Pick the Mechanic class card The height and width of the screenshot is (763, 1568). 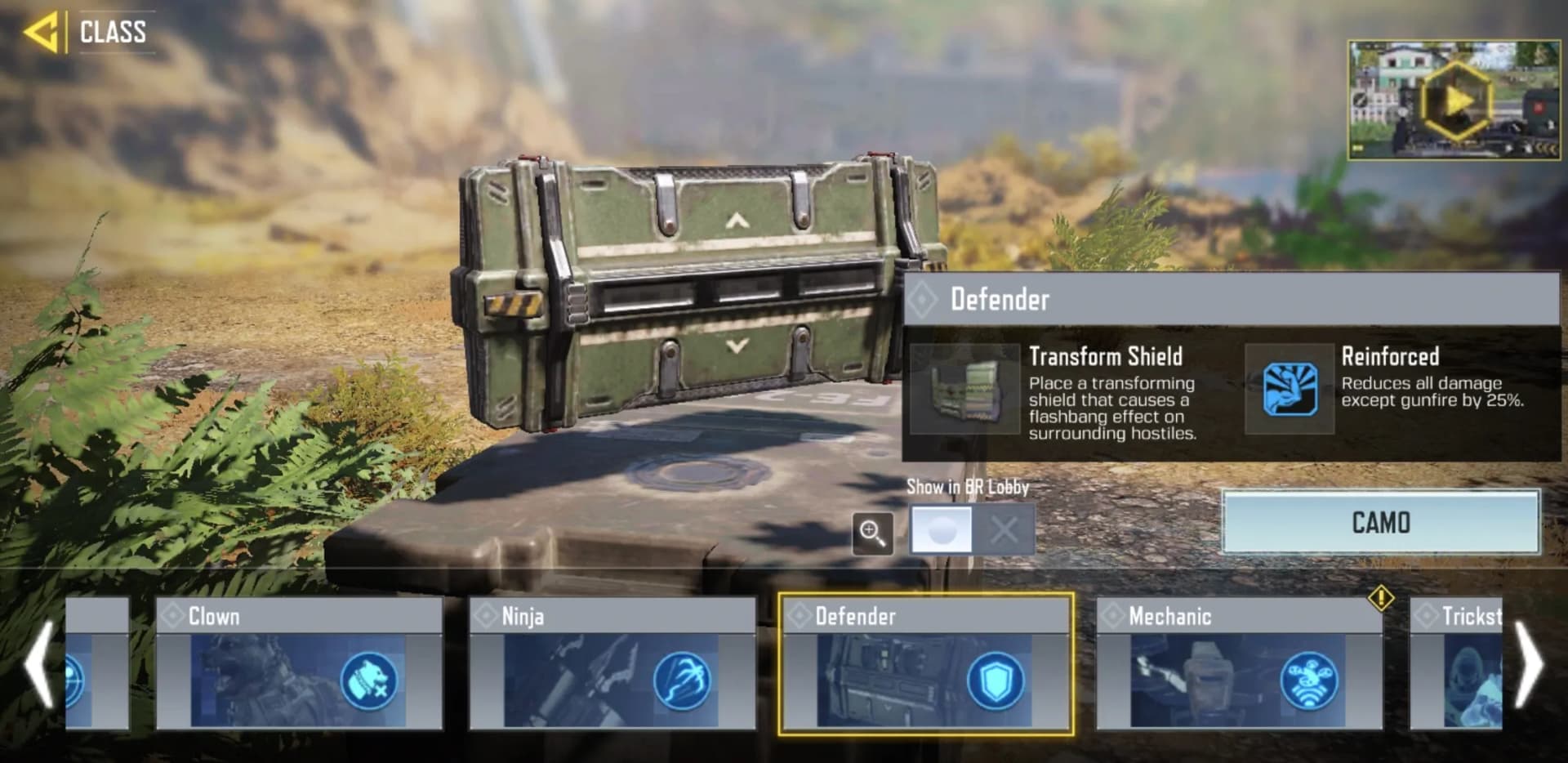[1239, 663]
